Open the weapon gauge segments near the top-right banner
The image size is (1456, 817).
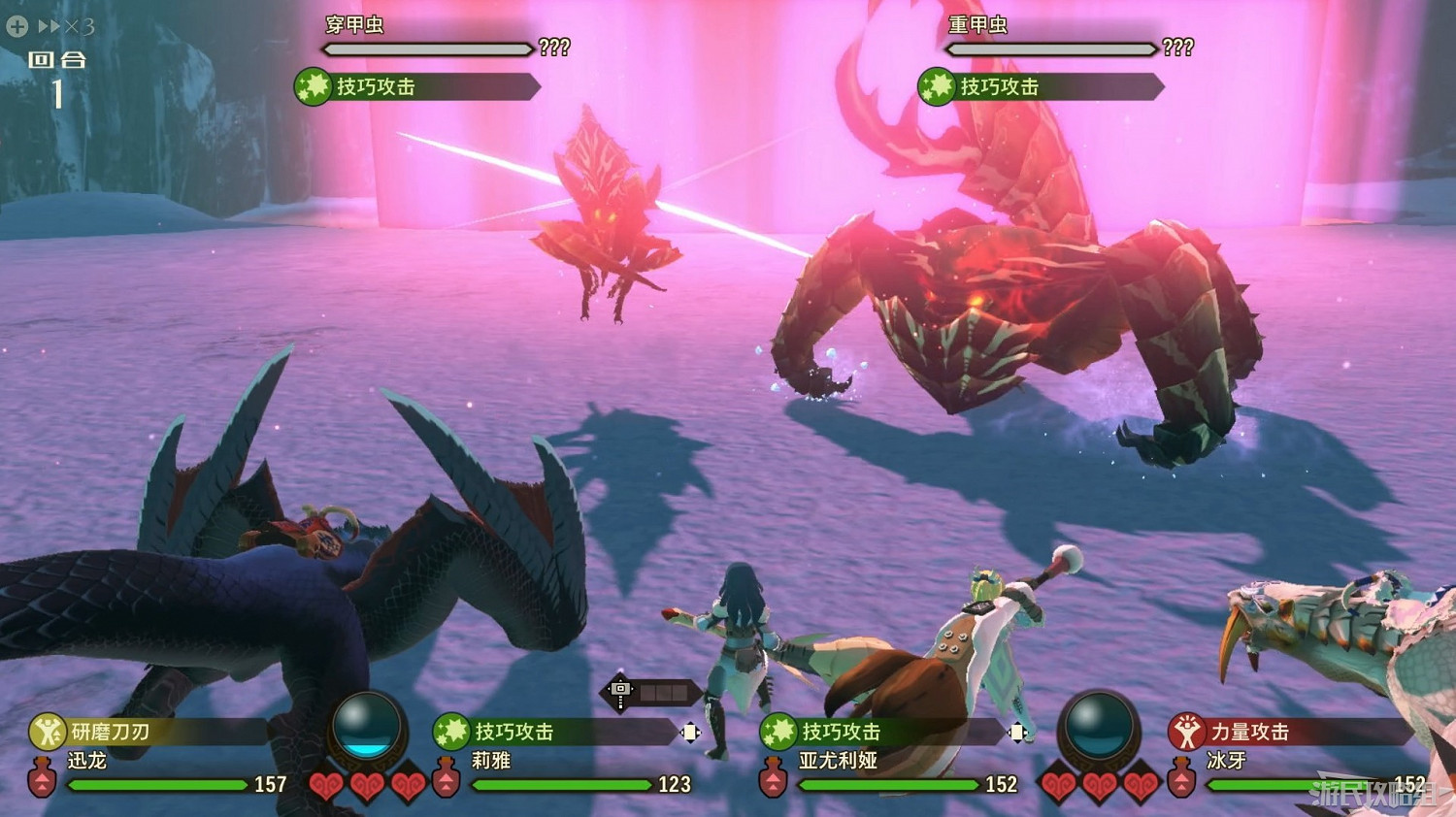[663, 691]
